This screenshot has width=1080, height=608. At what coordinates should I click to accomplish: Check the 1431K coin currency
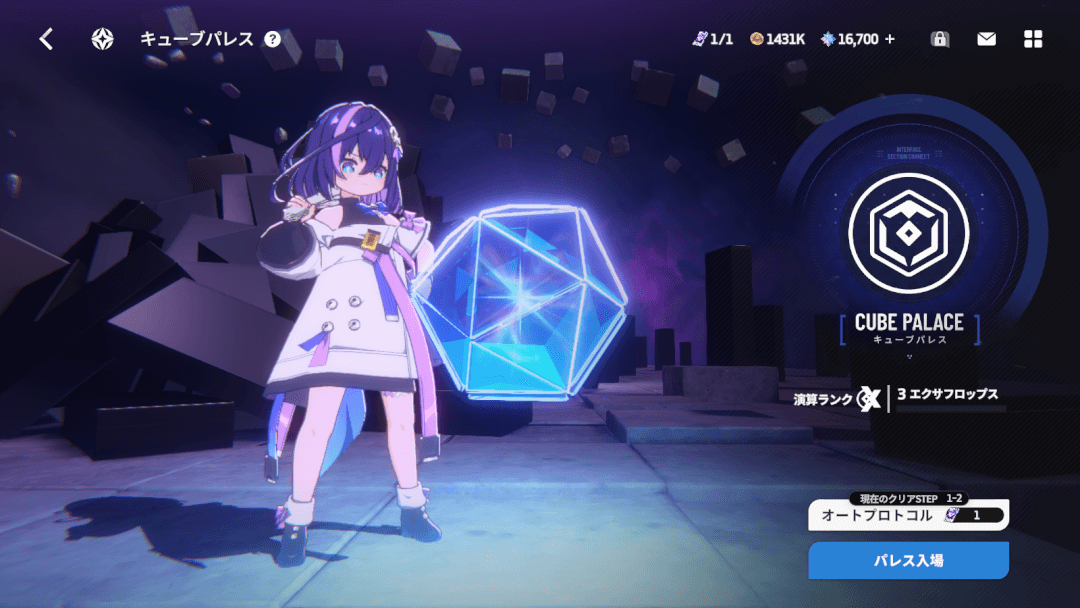click(778, 39)
